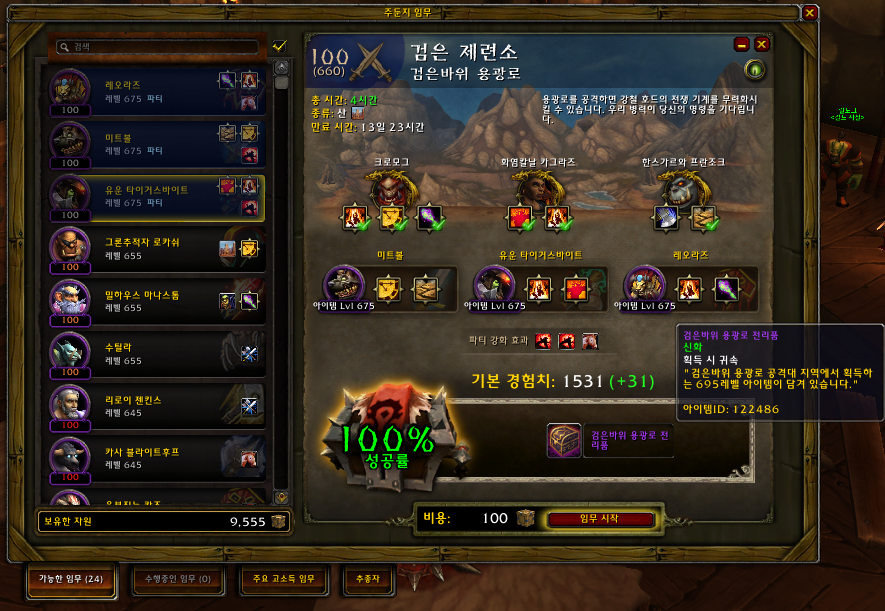Switch to the 가능한 임무 tab
Screen dimensions: 885x611
point(70,579)
